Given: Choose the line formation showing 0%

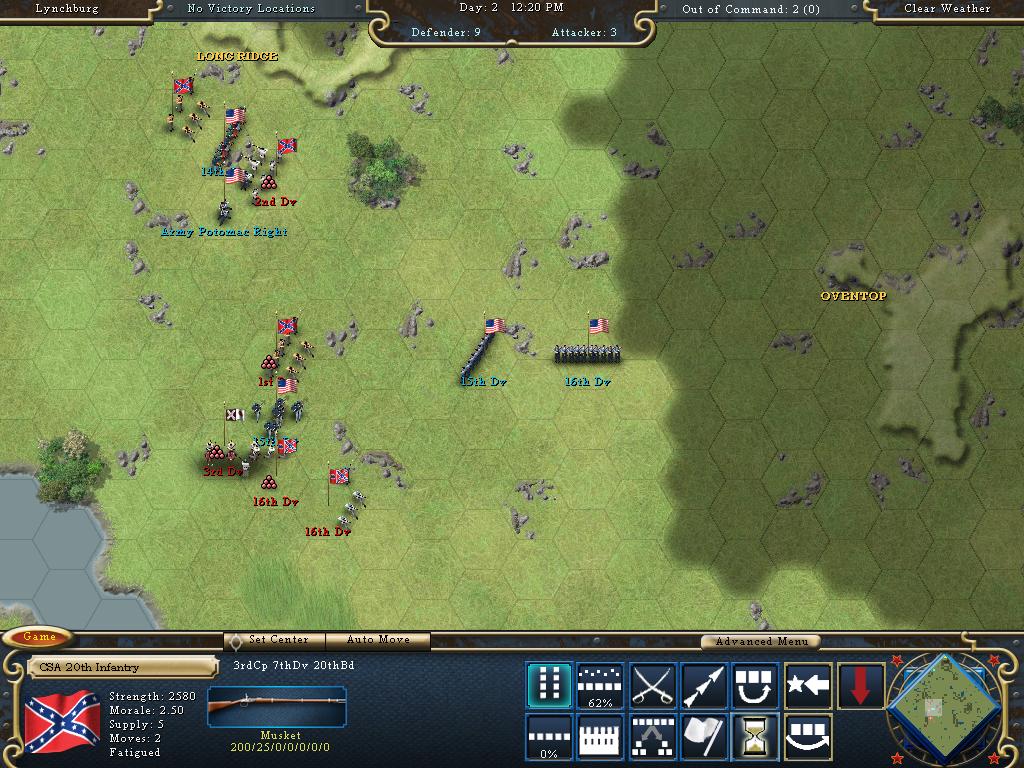Looking at the screenshot, I should [549, 737].
